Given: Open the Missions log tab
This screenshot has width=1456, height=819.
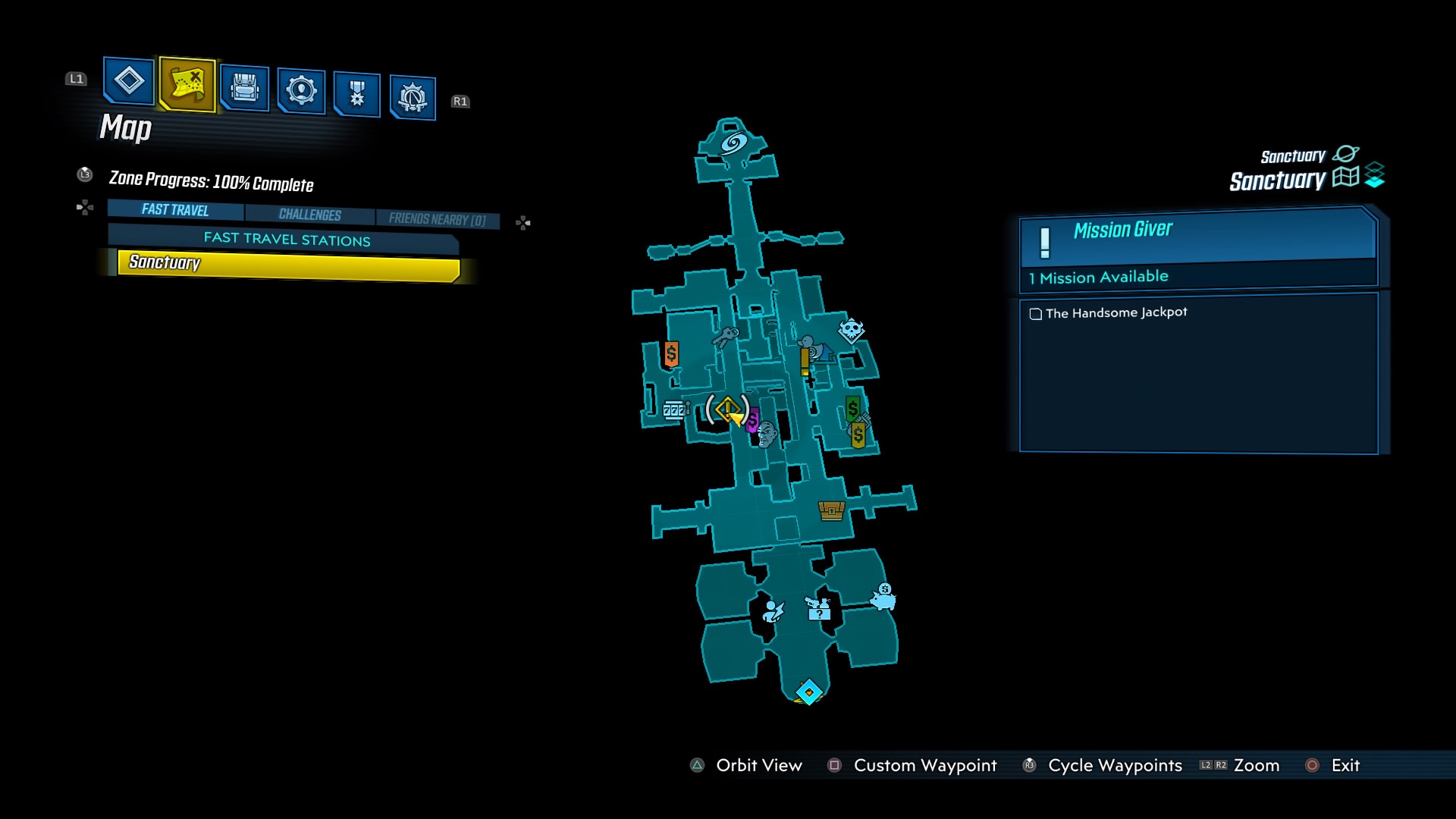Looking at the screenshot, I should (x=128, y=81).
